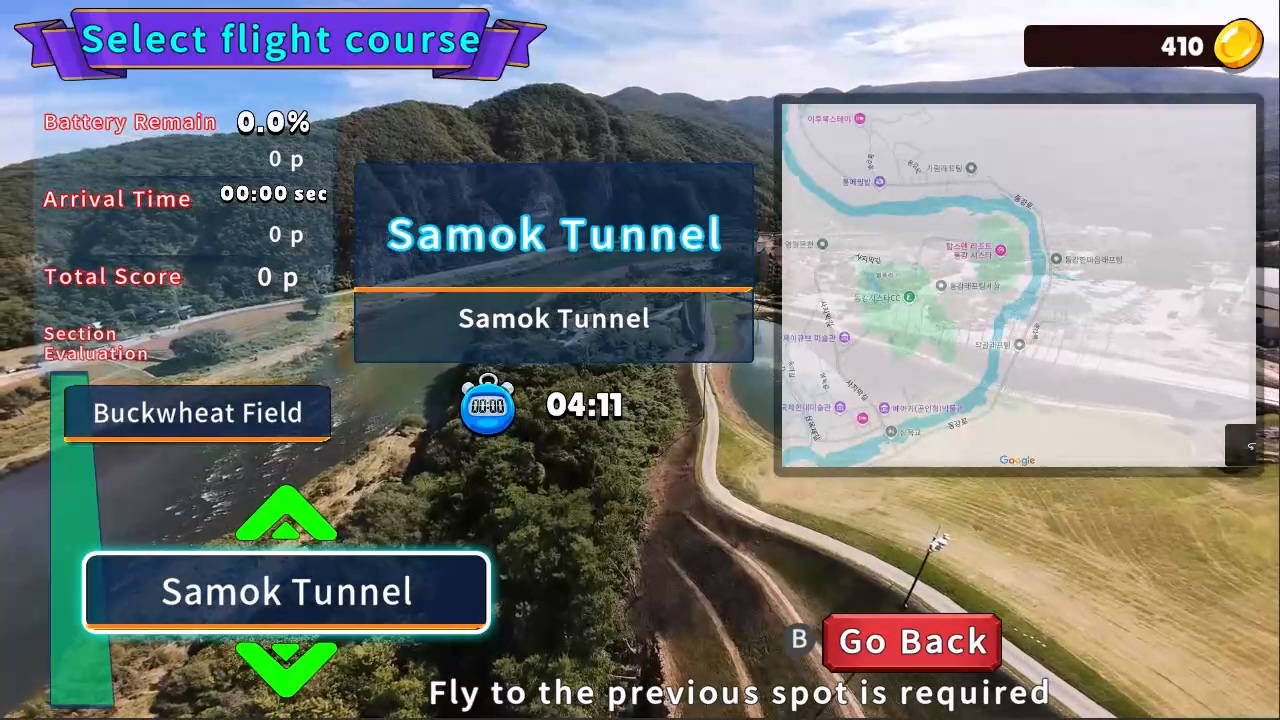Select the pink resort marker on the map
Viewport: 1280px width, 720px height.
pyautogui.click(x=1000, y=250)
